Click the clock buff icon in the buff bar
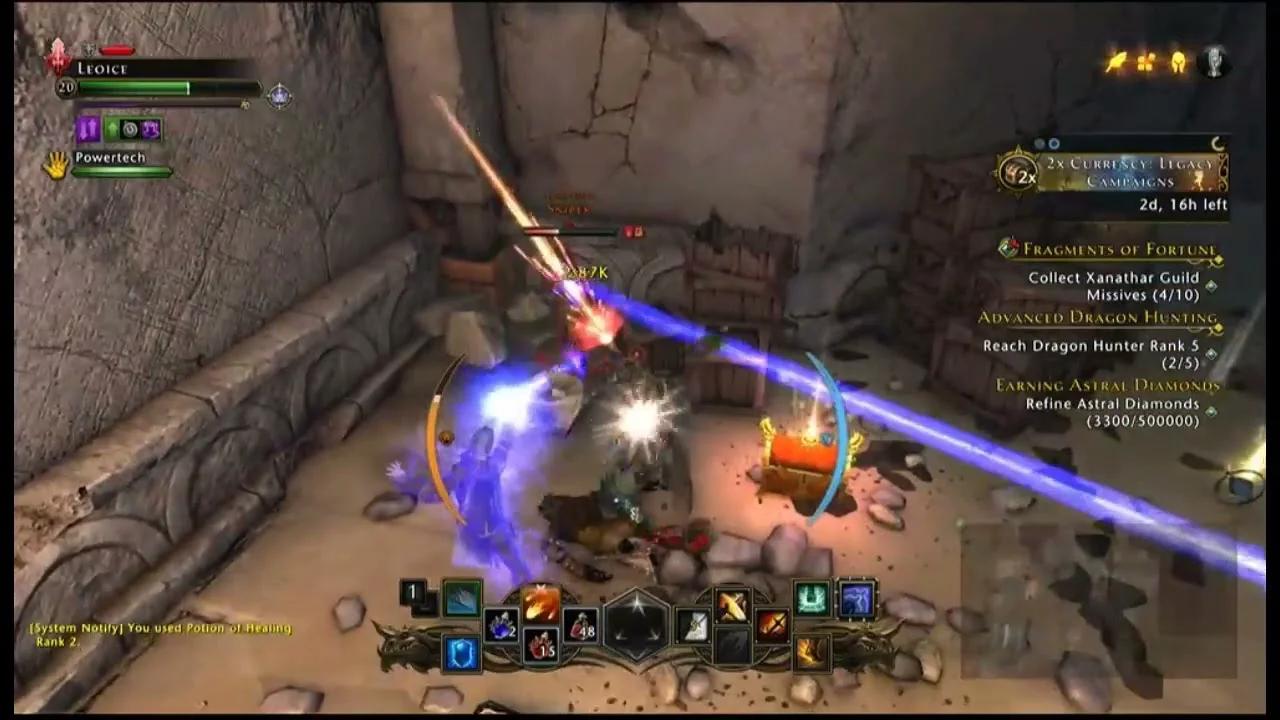 [x=130, y=129]
